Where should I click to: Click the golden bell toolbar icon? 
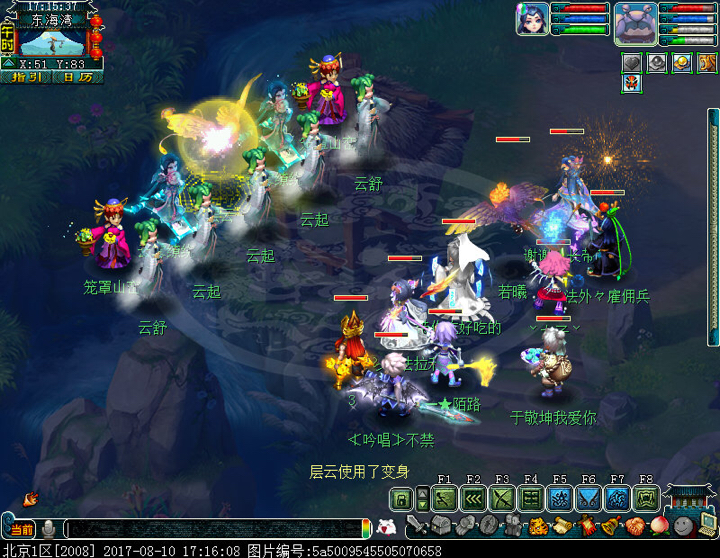(x=610, y=525)
